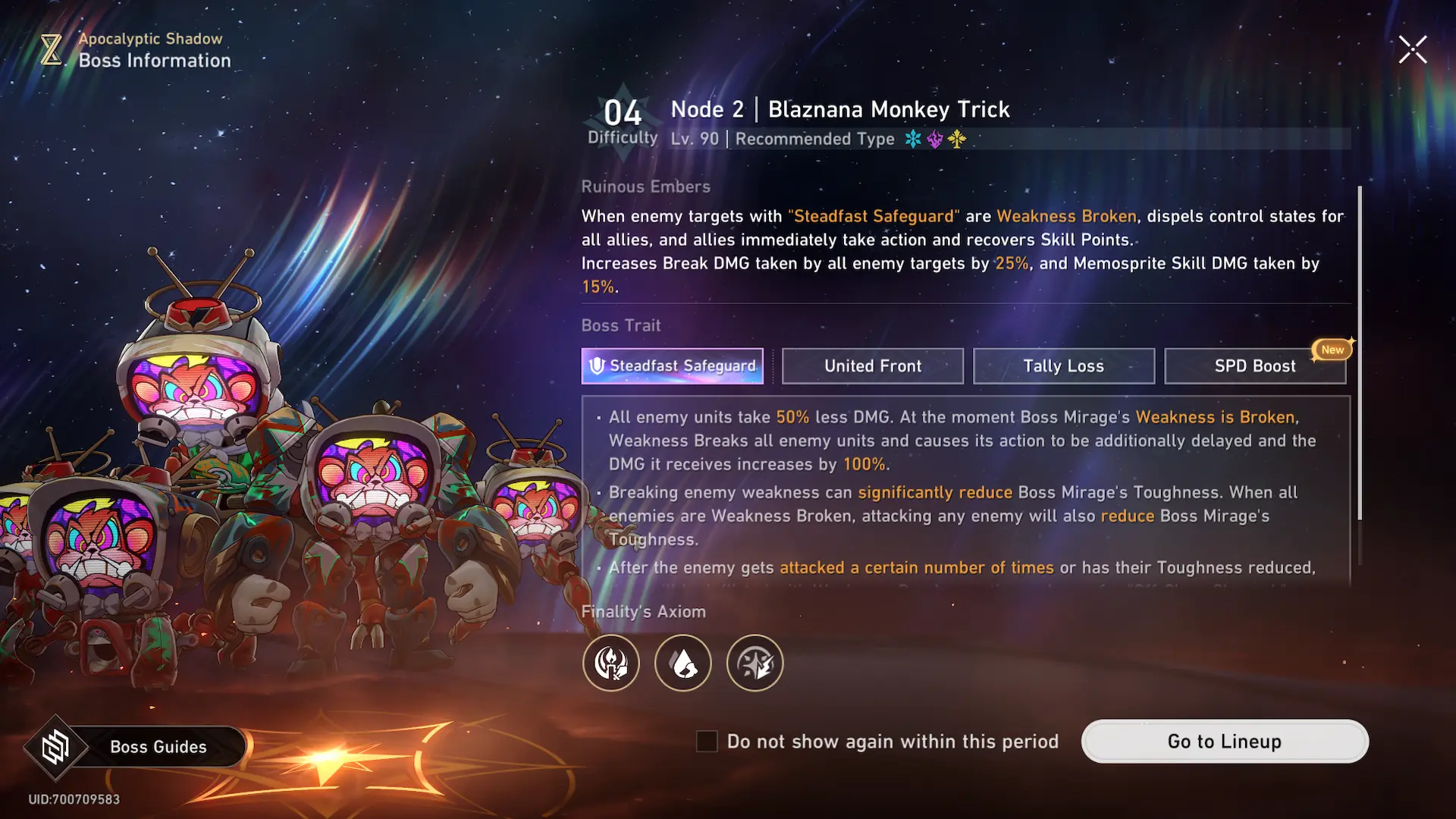Close the Boss Information screen

(1413, 50)
